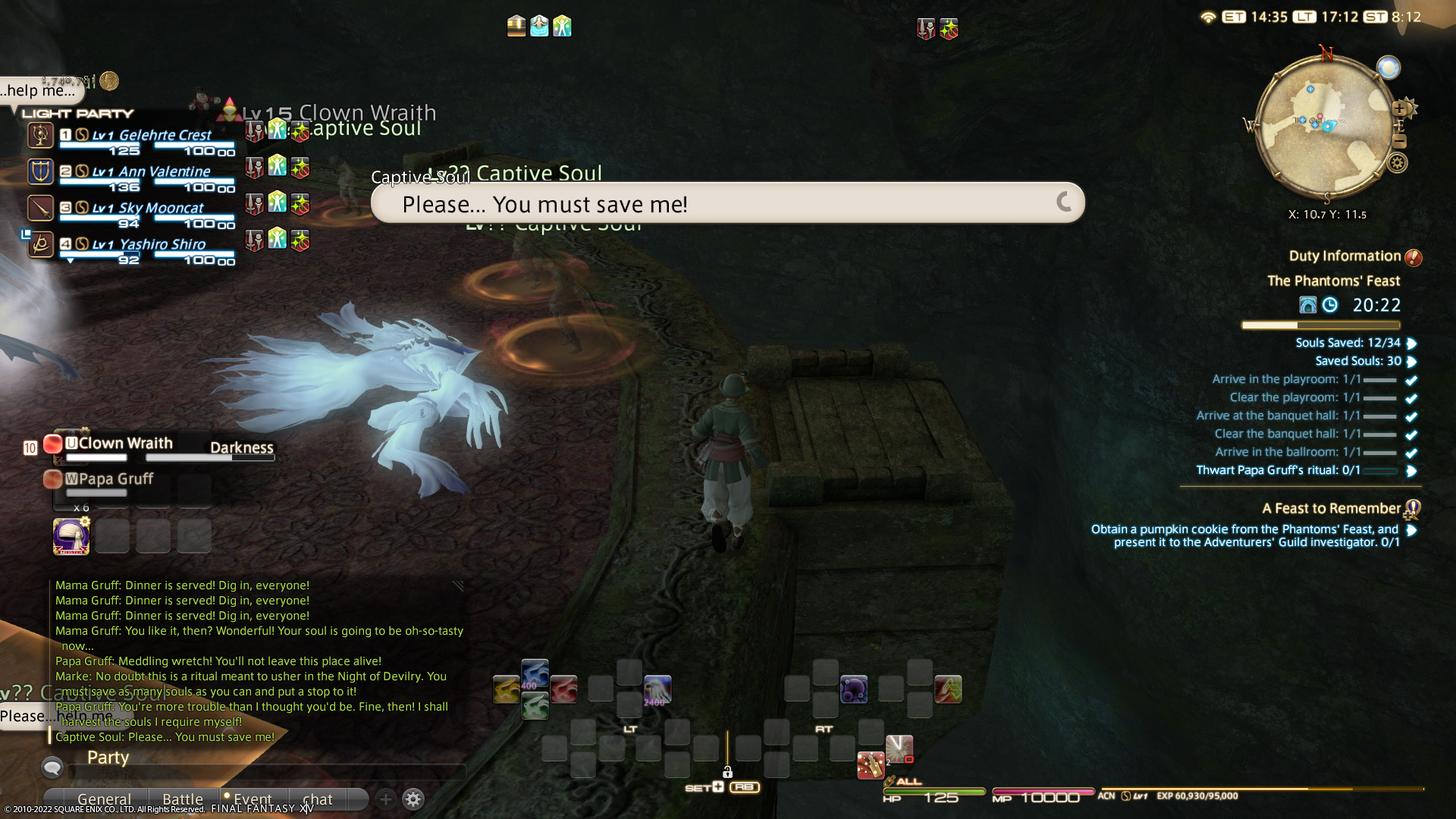Zoom in on the minimap

point(1400,108)
